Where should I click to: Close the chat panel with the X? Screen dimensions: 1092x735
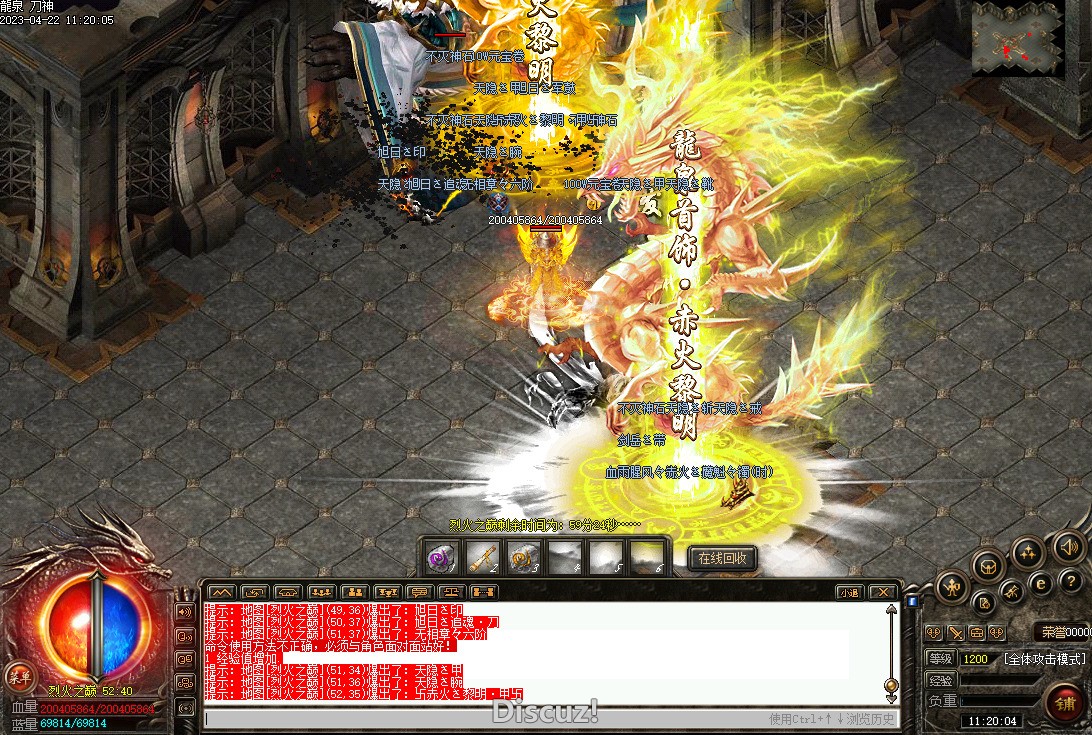pyautogui.click(x=881, y=592)
